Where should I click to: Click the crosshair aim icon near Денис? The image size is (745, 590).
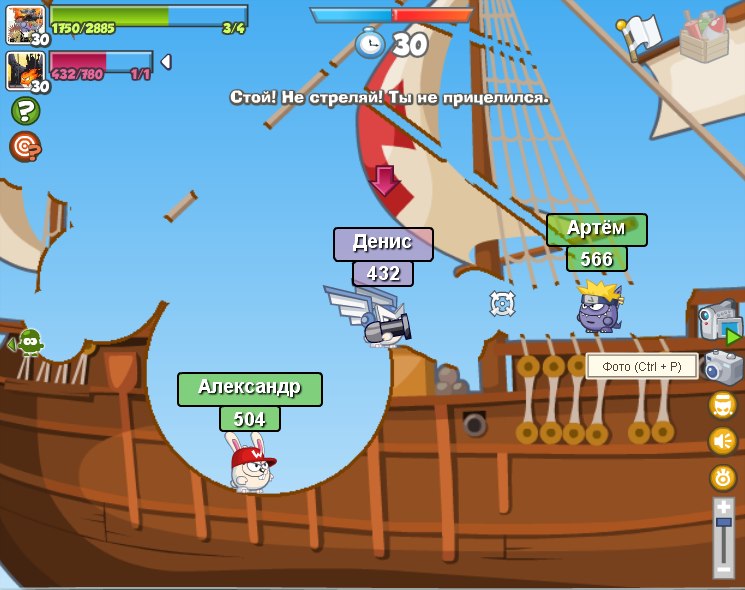[502, 303]
